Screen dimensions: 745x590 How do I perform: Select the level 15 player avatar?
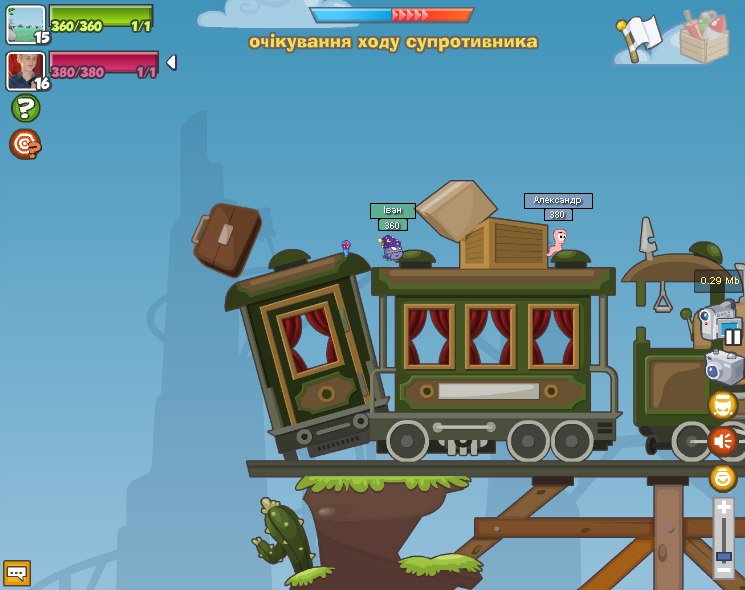coord(26,24)
